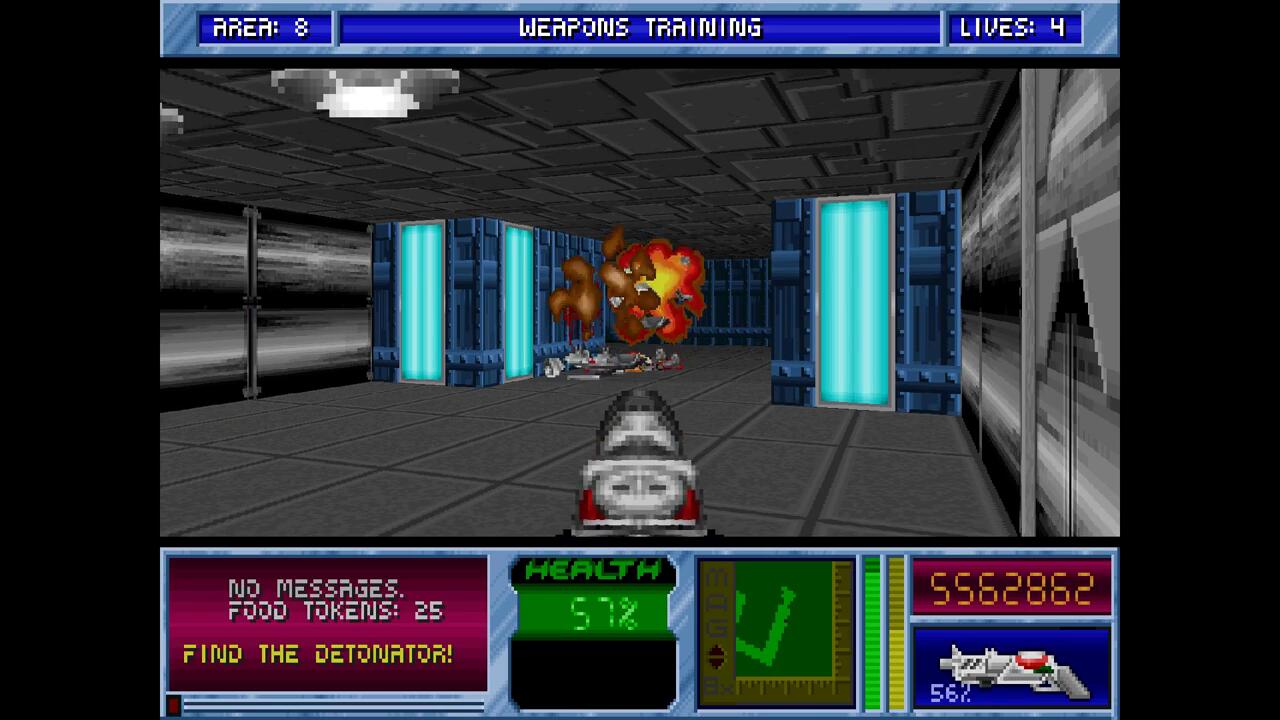Open the Find the Detonator objective message

(318, 655)
